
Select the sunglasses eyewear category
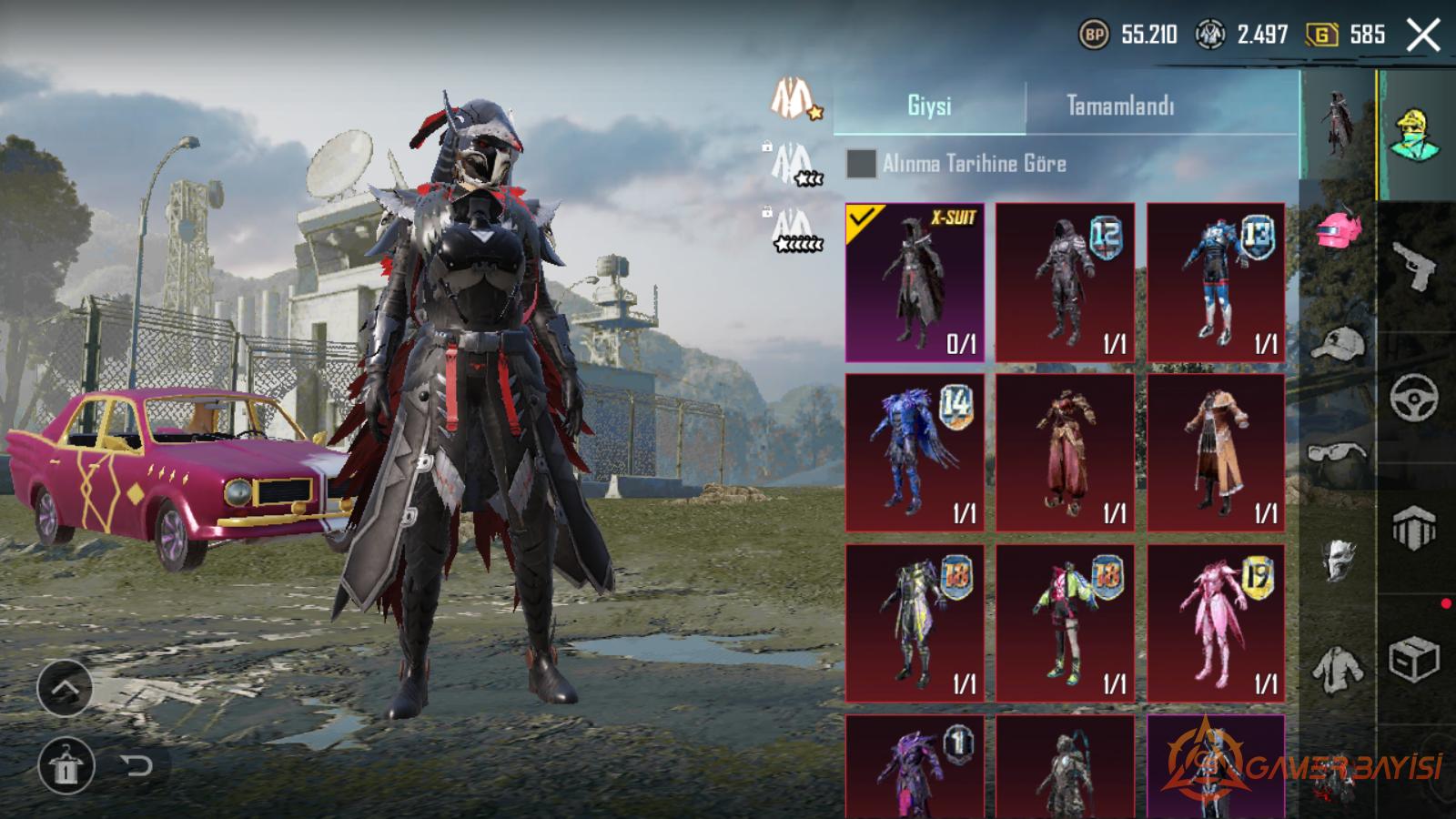click(1339, 452)
